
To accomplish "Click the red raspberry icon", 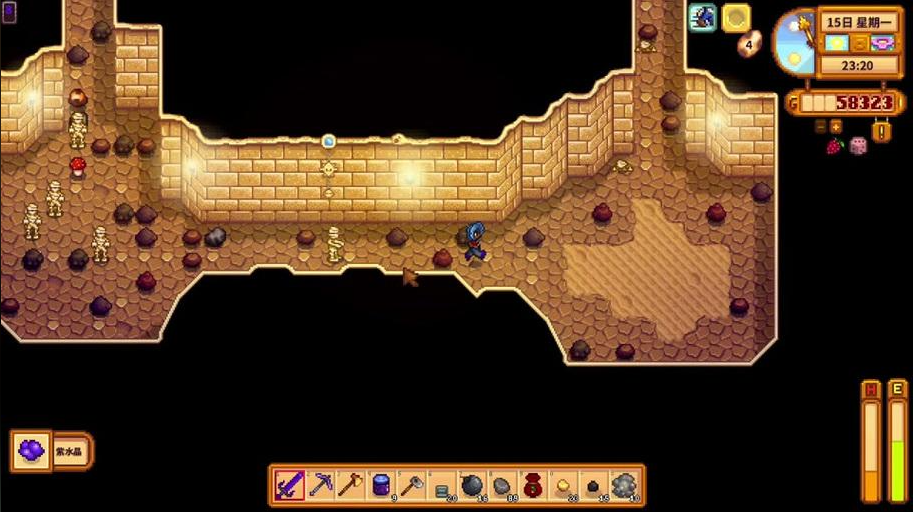I will coord(834,146).
